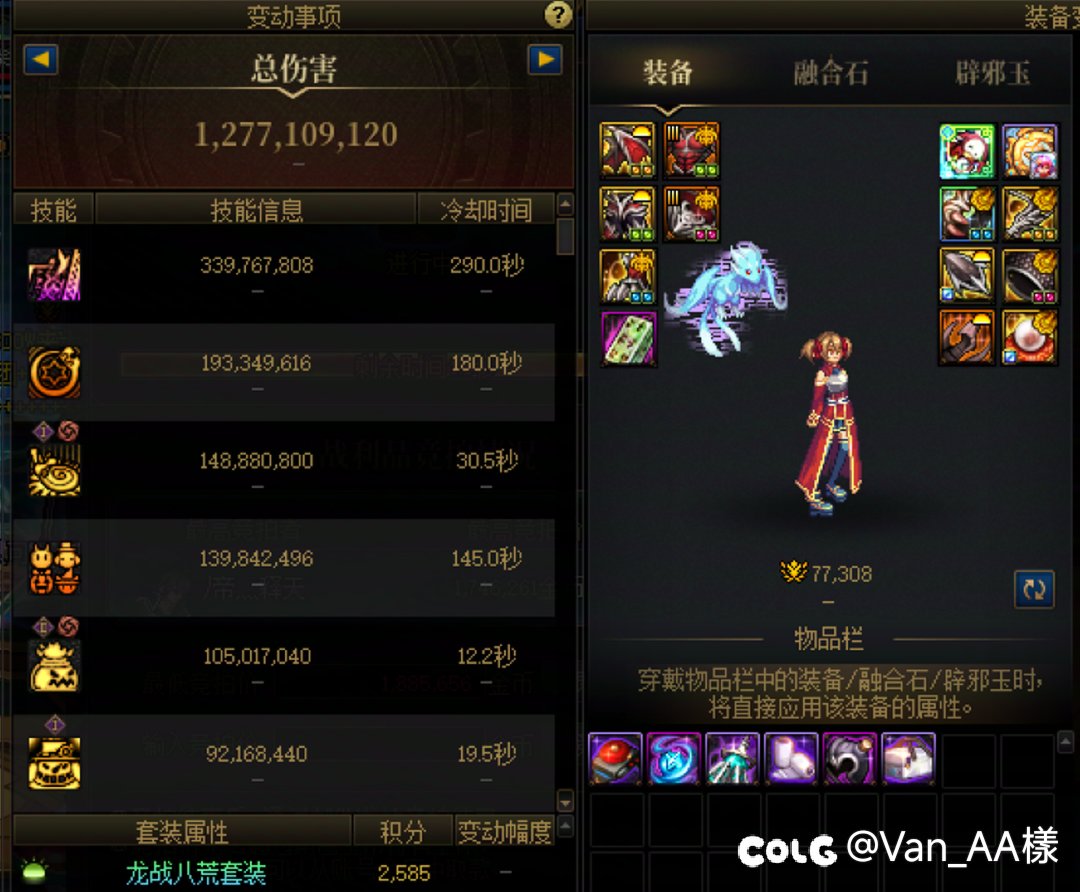Select the 装备 tab
The height and width of the screenshot is (892, 1080).
[x=668, y=74]
